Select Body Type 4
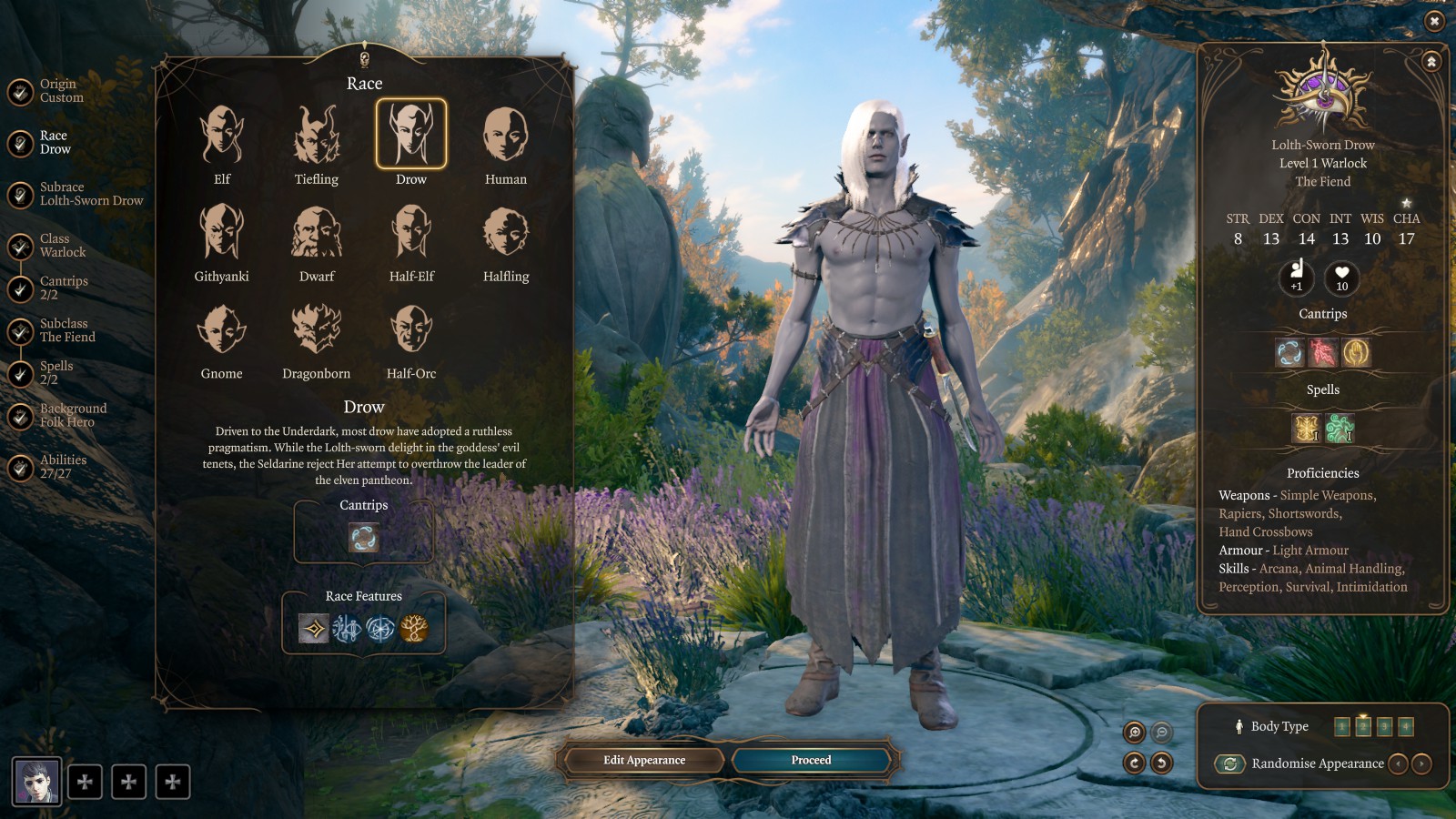Viewport: 1456px width, 819px height. (x=1408, y=726)
